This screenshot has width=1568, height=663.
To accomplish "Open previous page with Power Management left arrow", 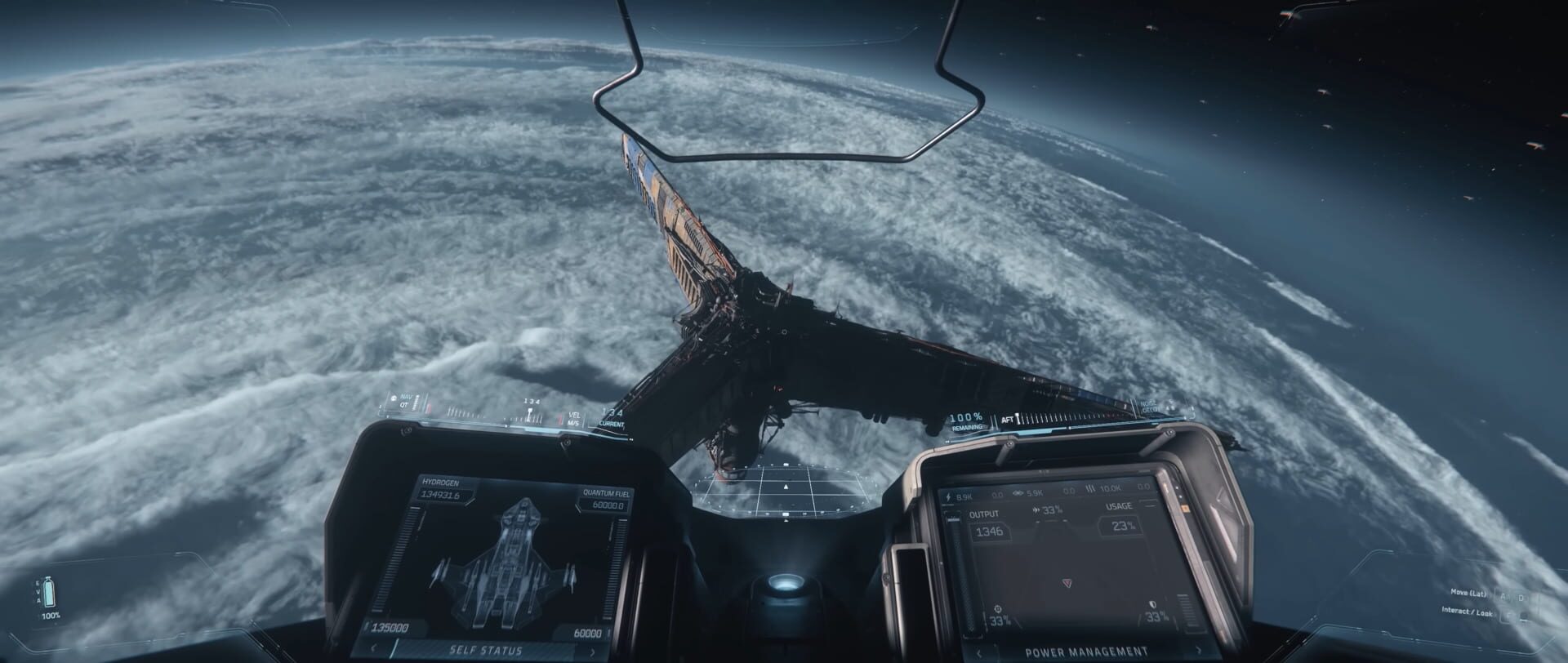I will [x=978, y=653].
